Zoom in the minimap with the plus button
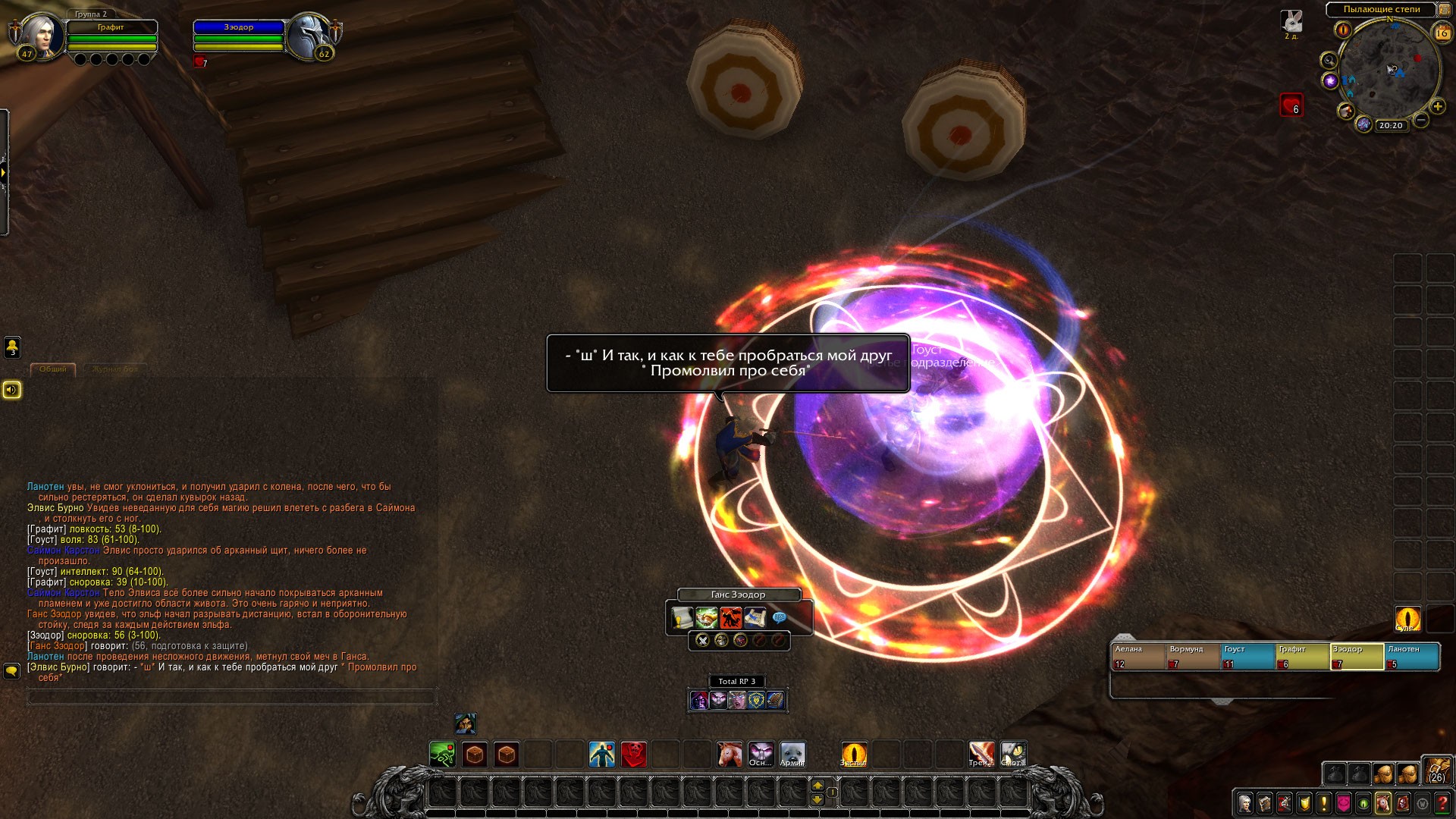 (x=1437, y=107)
